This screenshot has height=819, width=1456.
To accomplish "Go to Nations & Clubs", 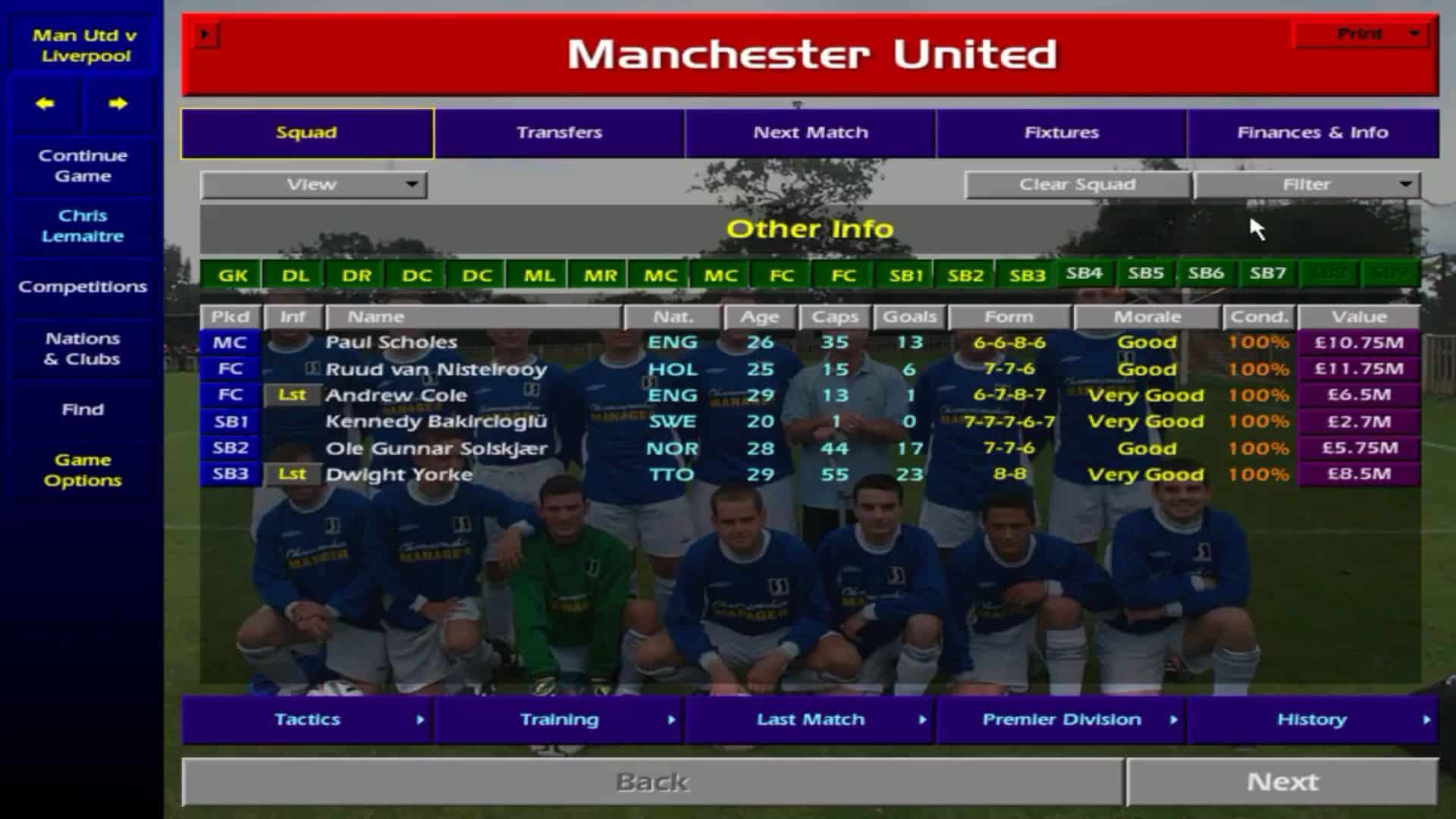I will click(x=83, y=349).
